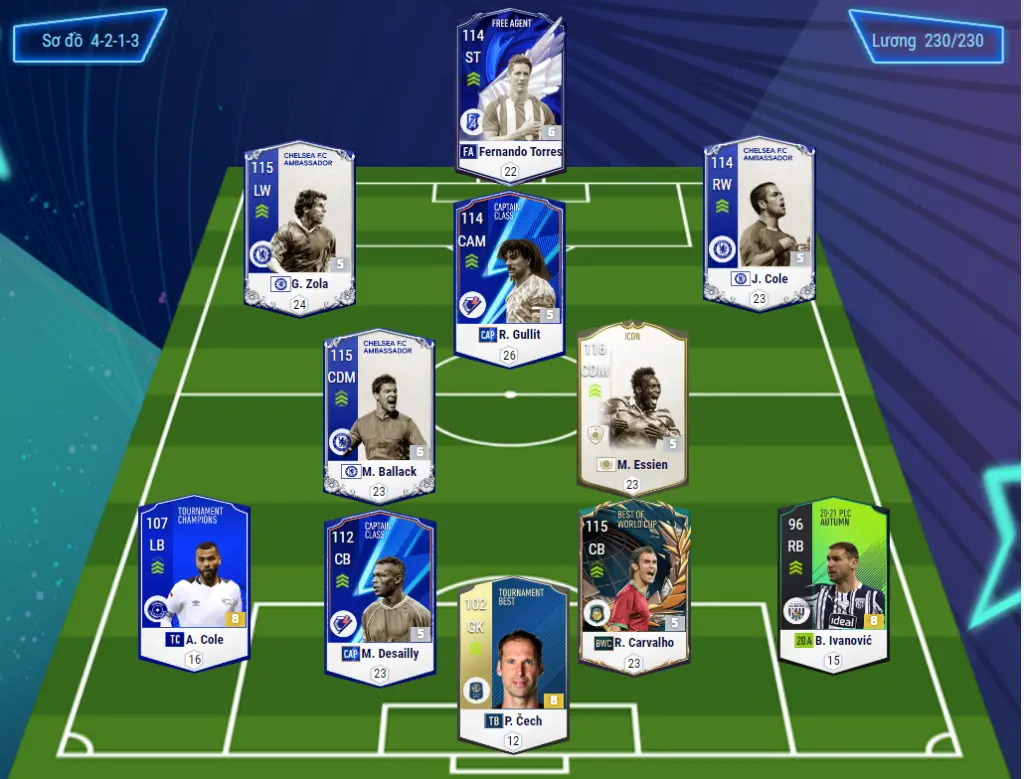This screenshot has width=1024, height=779.
Task: Click the M. Ballack CDM card
Action: coord(379,410)
